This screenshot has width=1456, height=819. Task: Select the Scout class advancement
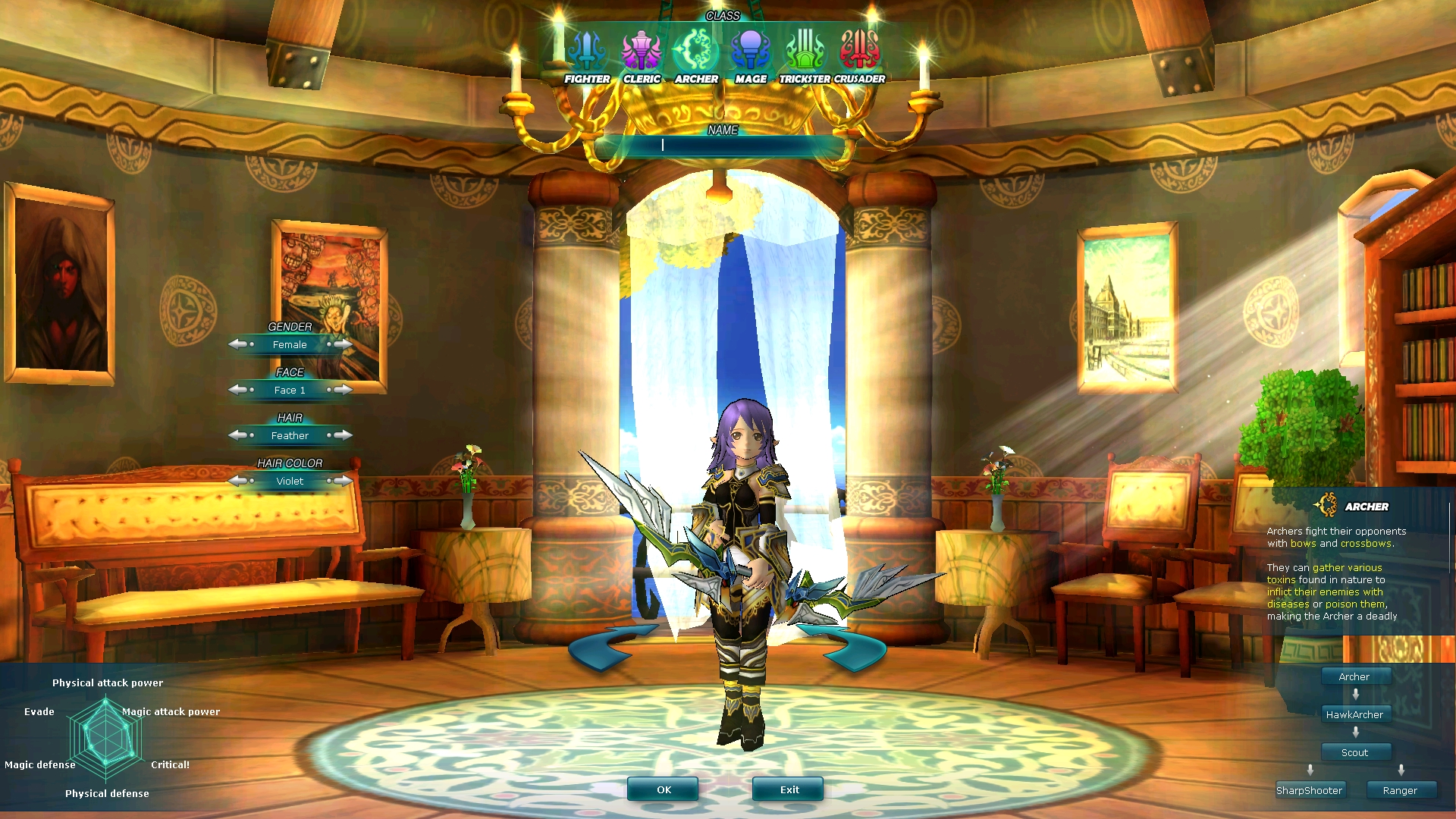pyautogui.click(x=1355, y=752)
